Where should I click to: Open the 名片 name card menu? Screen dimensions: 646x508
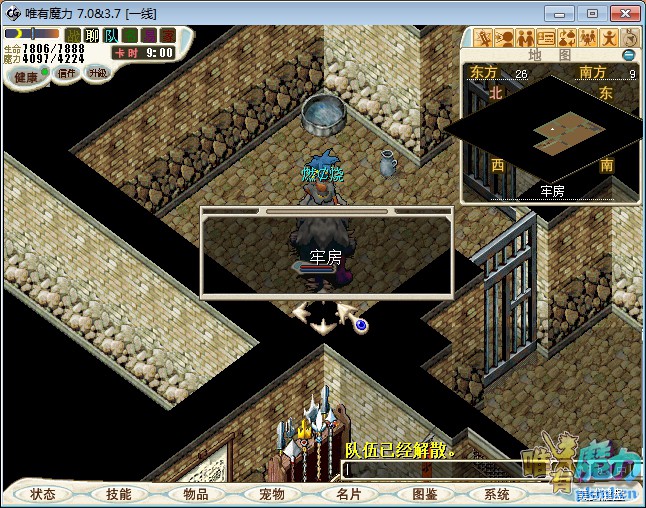(348, 494)
